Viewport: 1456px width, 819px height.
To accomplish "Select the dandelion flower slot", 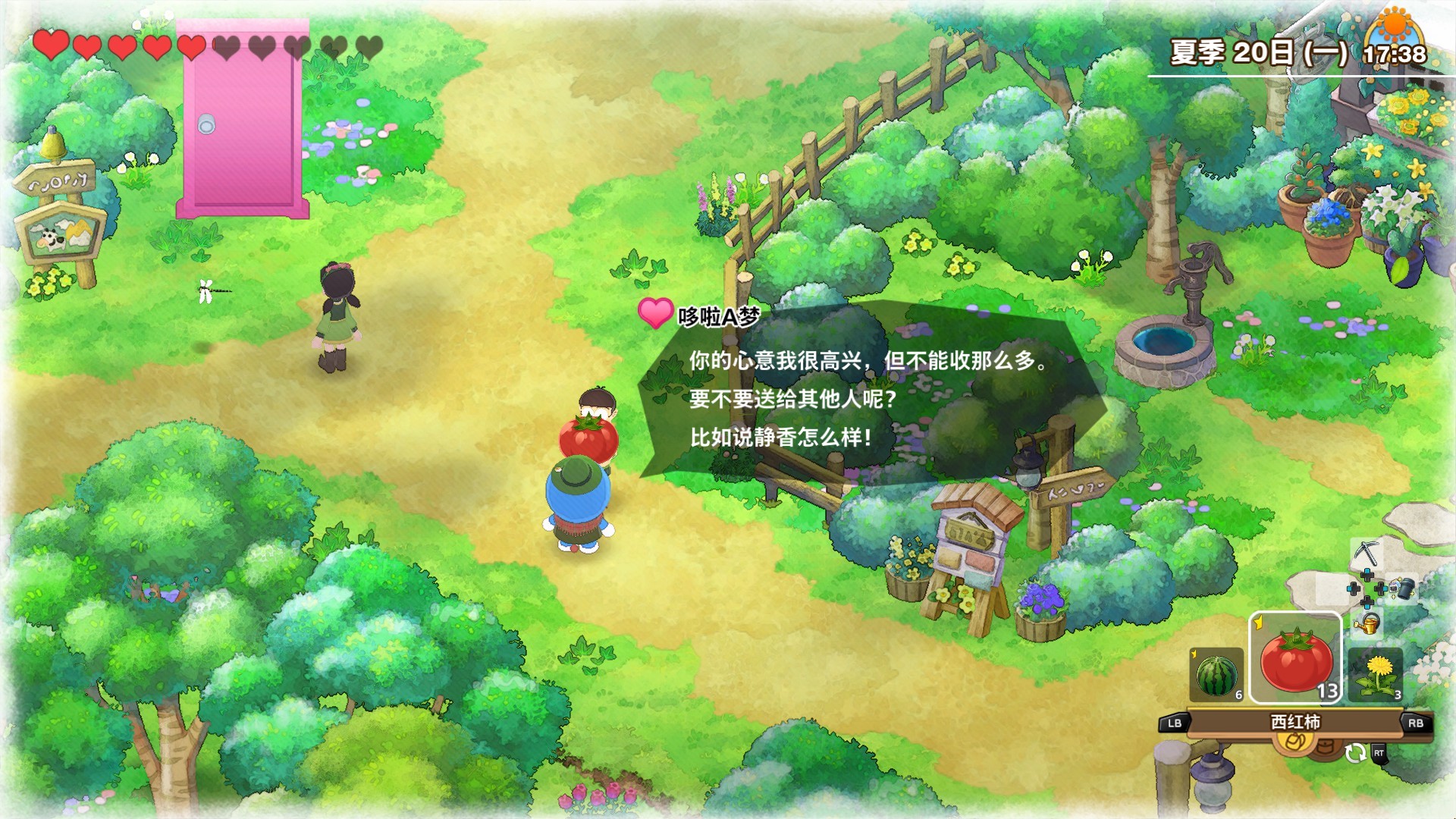I will coord(1375,674).
